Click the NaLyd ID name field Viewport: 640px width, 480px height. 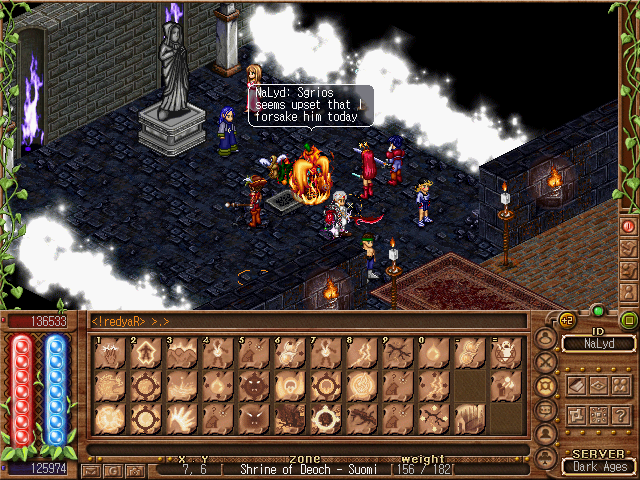click(x=598, y=344)
